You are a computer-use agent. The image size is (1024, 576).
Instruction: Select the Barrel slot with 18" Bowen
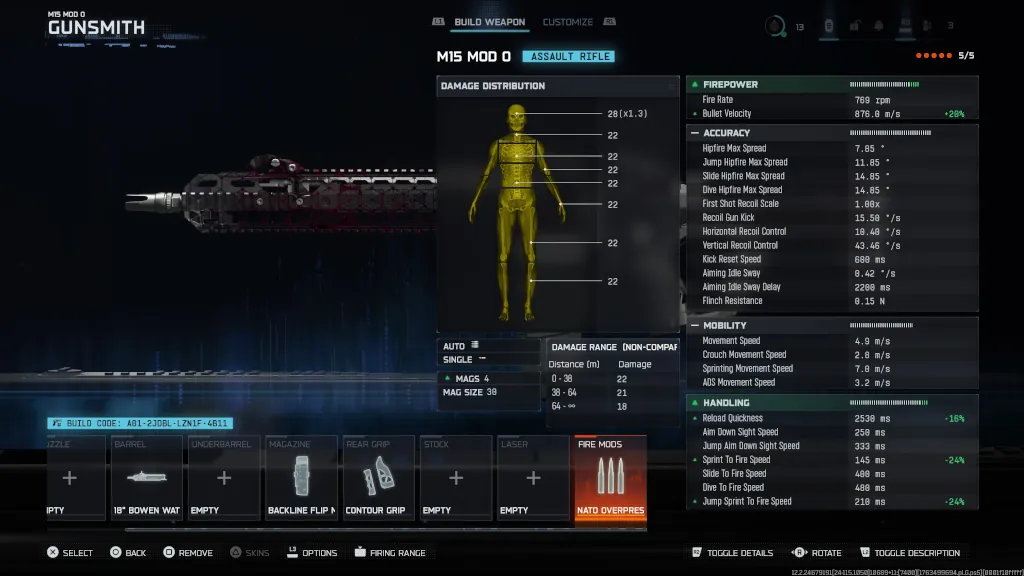146,478
